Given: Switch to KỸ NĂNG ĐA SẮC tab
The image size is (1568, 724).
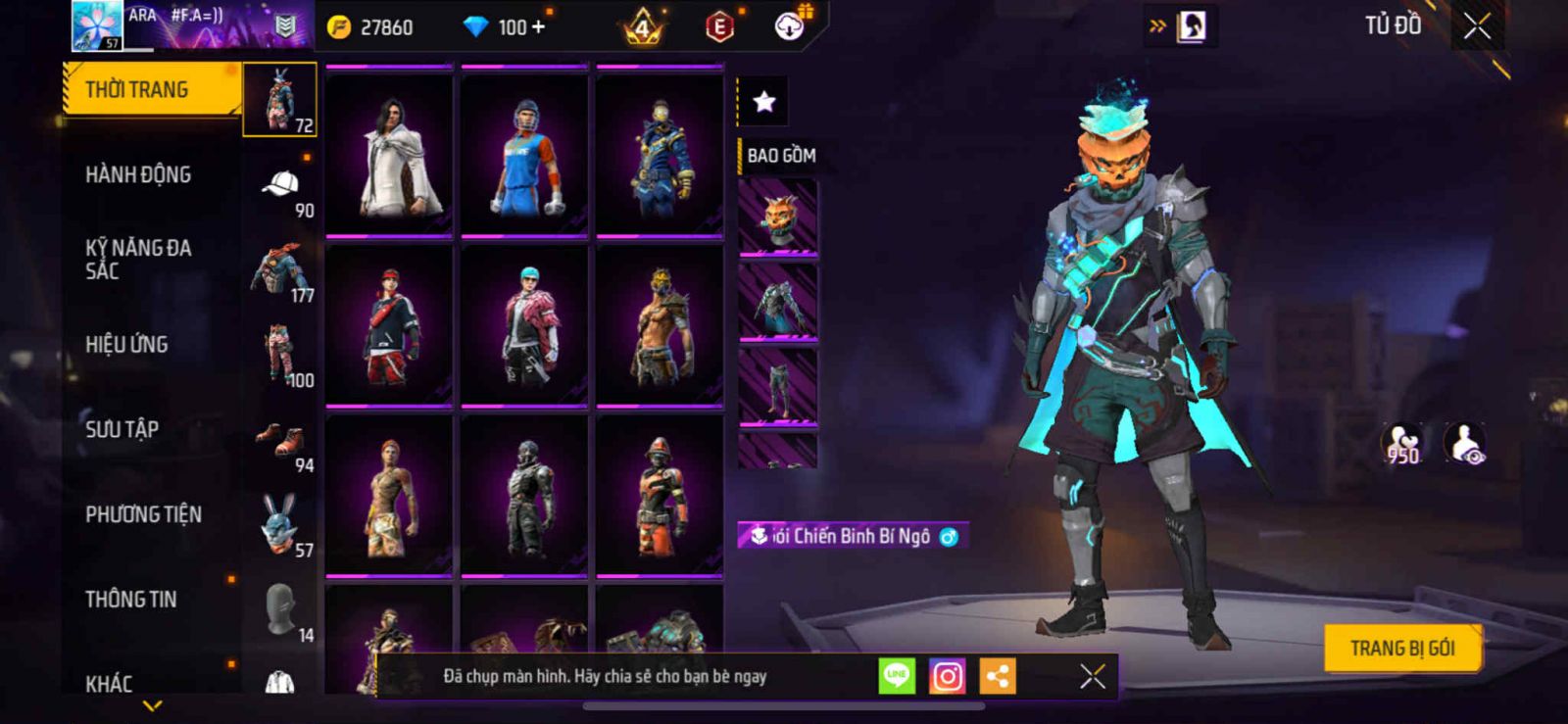Looking at the screenshot, I should coord(138,260).
